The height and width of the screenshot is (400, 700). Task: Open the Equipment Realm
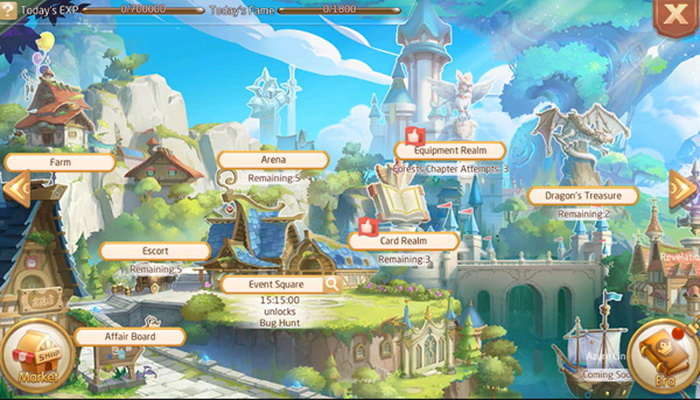pos(449,151)
